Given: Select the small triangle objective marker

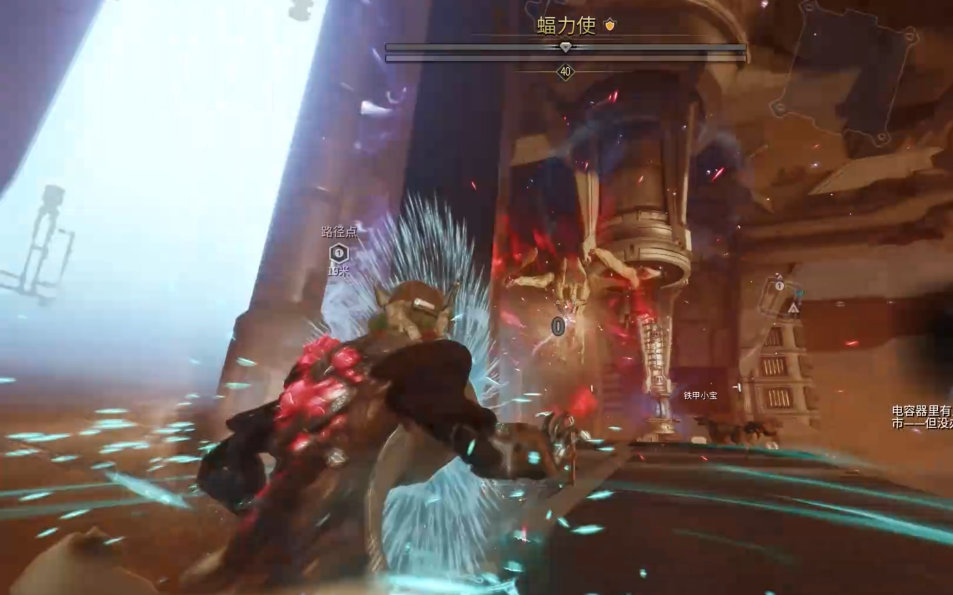Looking at the screenshot, I should pos(792,310).
